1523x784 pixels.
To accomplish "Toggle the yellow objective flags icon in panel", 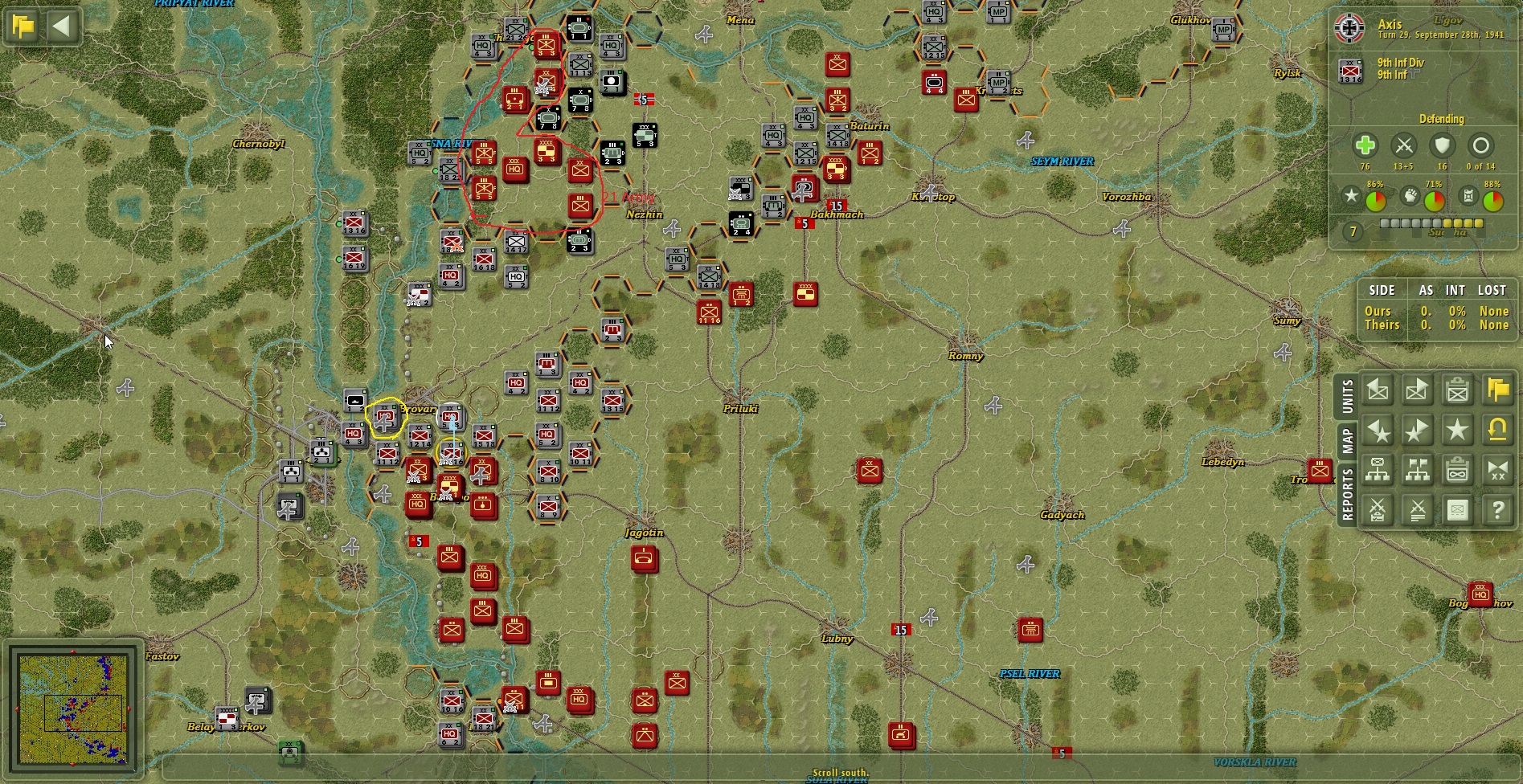I will [1496, 390].
